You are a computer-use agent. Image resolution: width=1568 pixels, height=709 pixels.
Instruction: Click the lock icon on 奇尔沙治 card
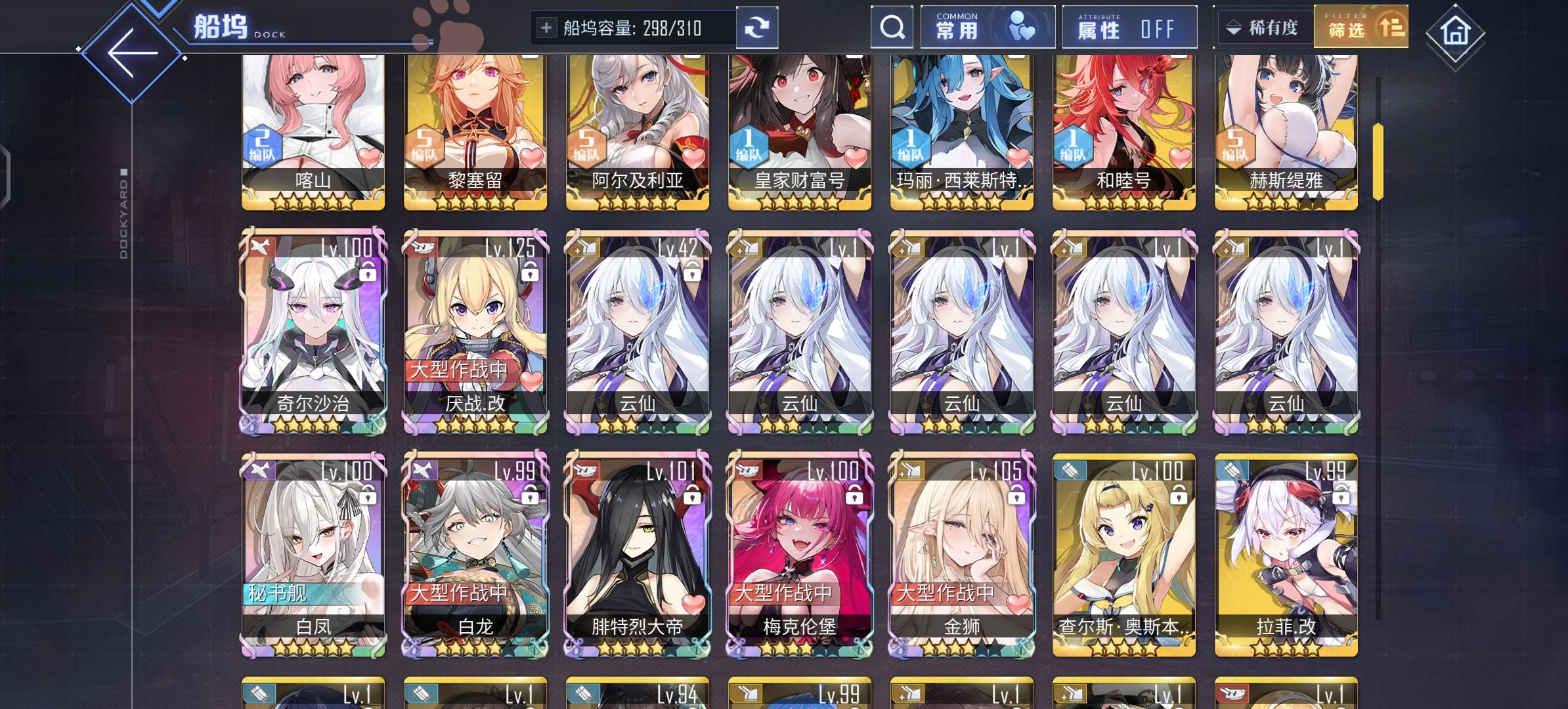[368, 272]
